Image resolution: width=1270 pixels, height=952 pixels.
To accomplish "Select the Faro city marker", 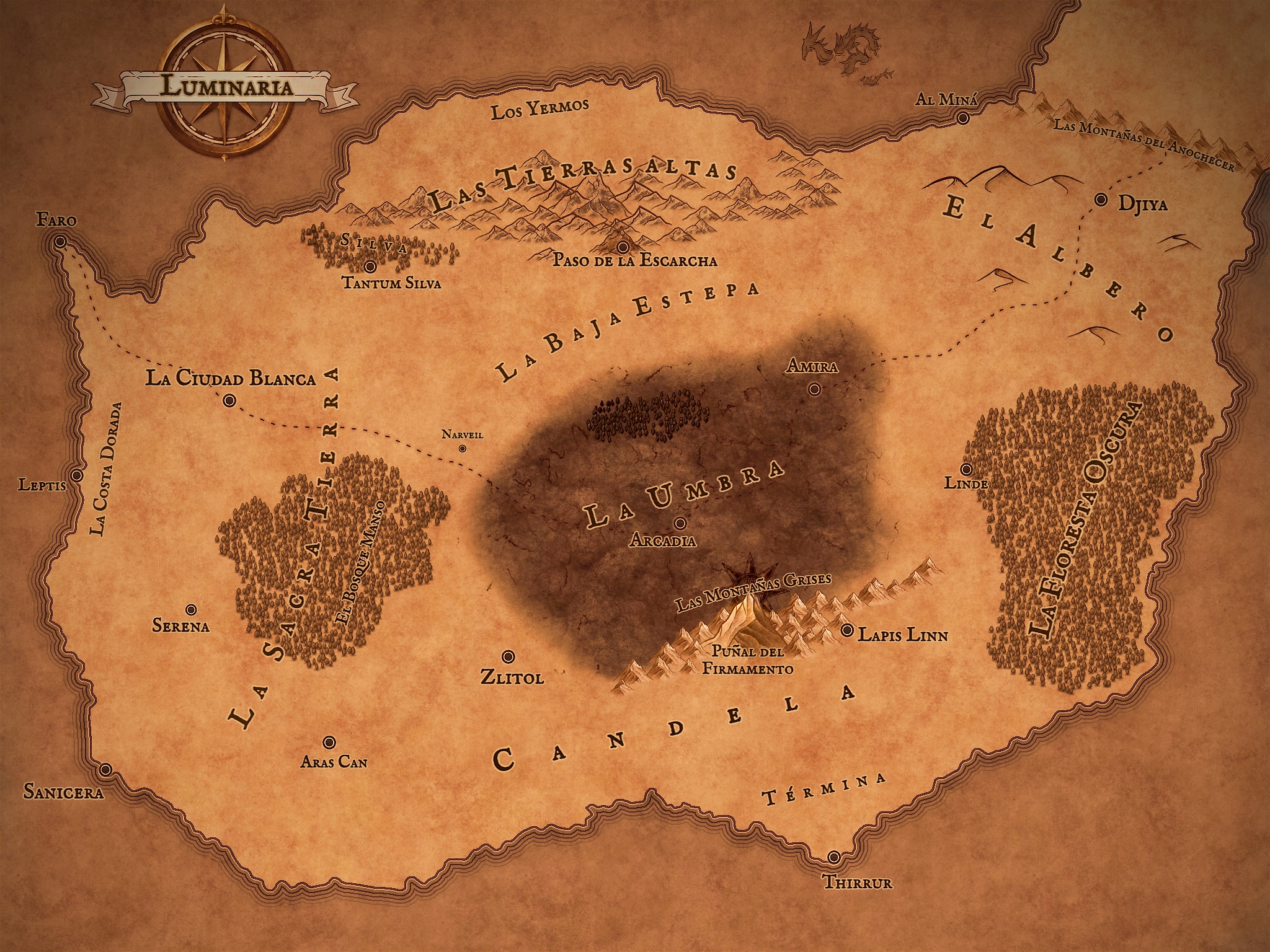I will [x=60, y=242].
